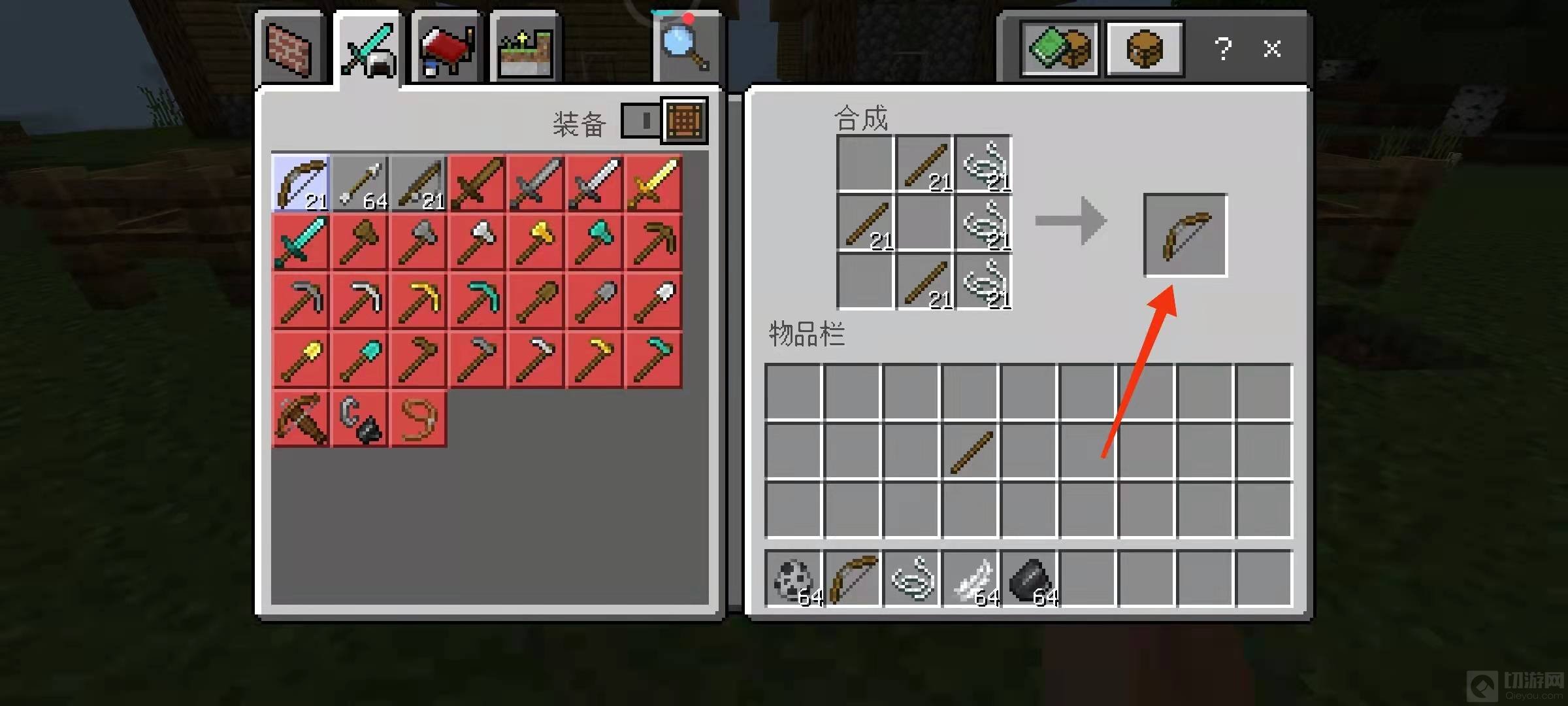Choose the arrow recipe showing 64

pyautogui.click(x=359, y=184)
